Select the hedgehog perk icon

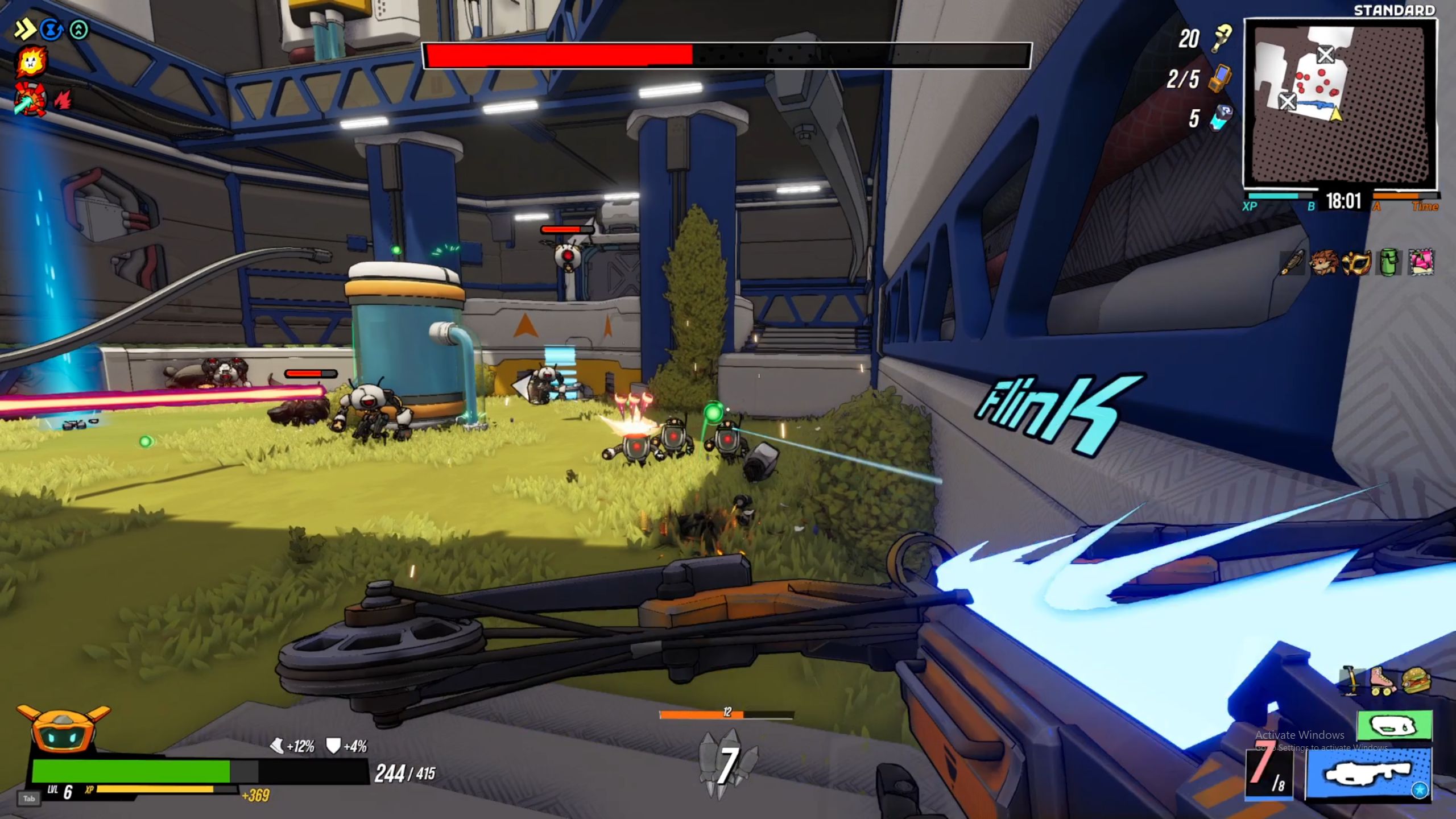pos(1323,263)
